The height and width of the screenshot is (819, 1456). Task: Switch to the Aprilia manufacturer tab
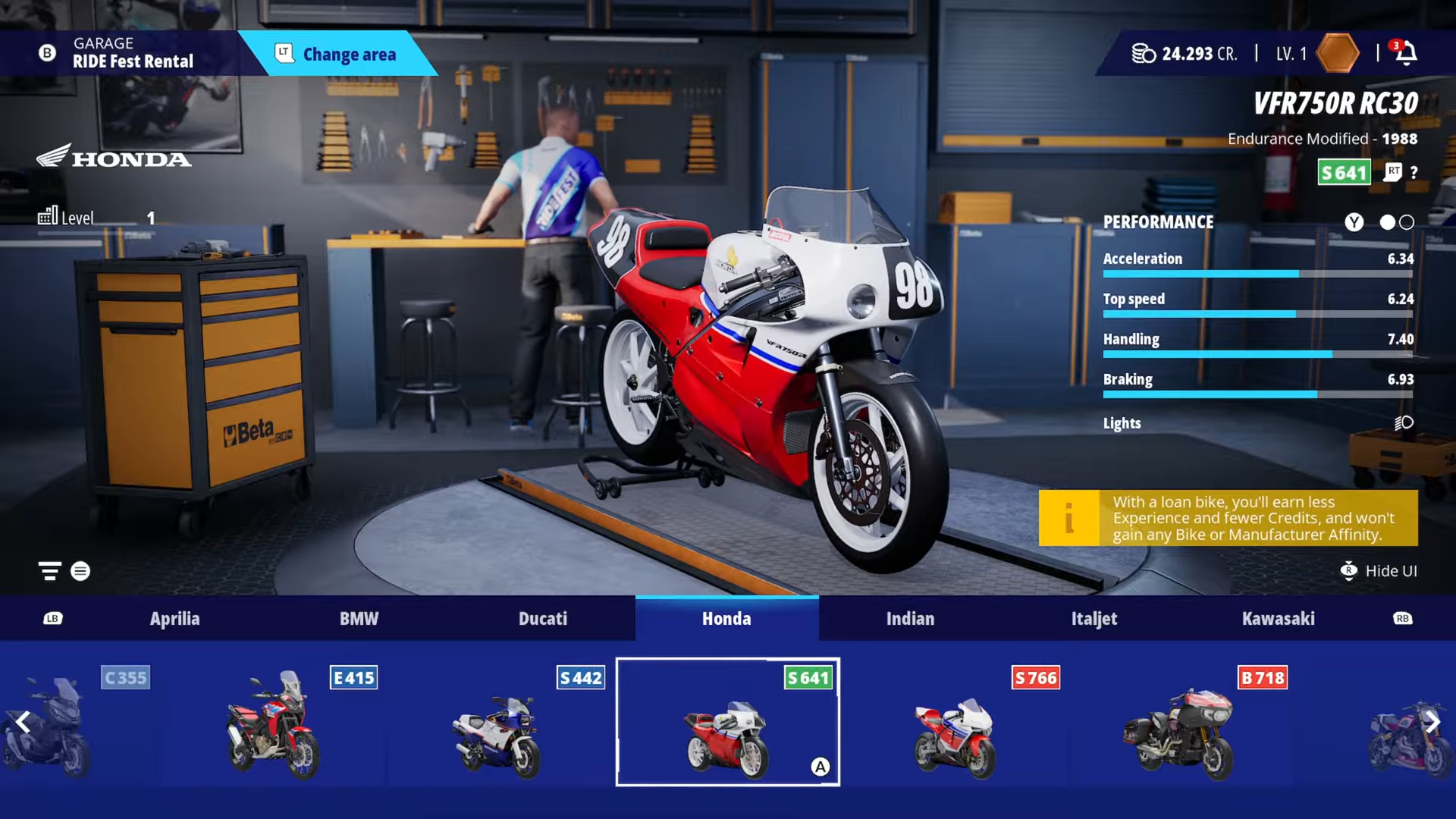pos(174,619)
